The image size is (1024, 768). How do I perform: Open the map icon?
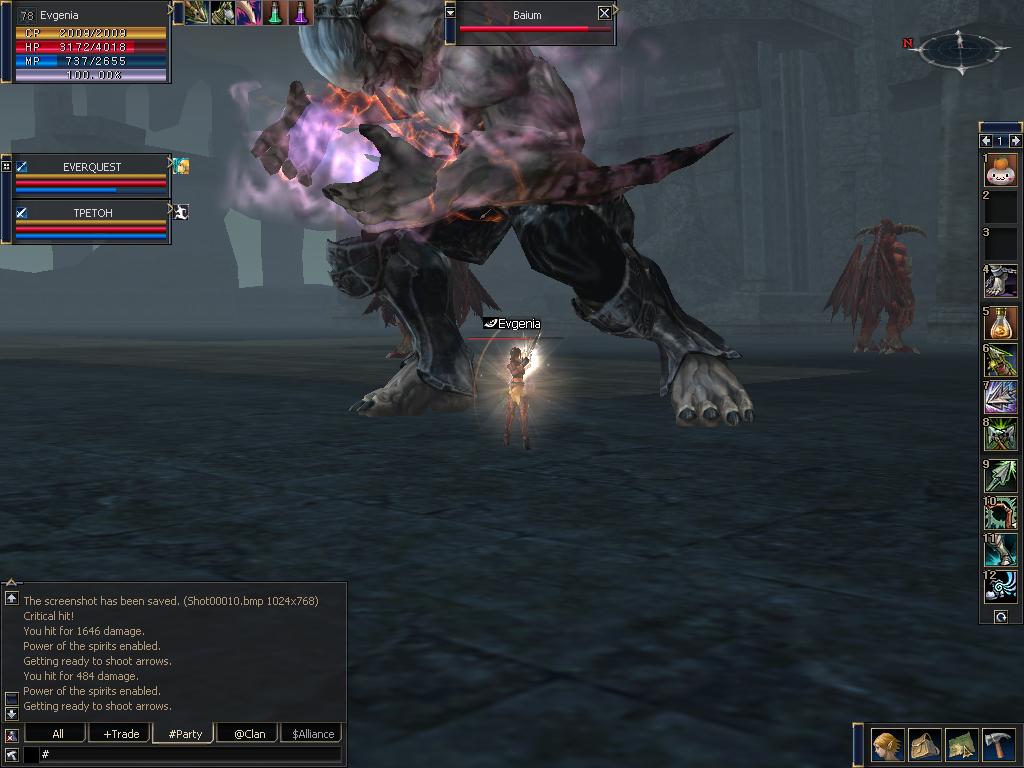[962, 745]
